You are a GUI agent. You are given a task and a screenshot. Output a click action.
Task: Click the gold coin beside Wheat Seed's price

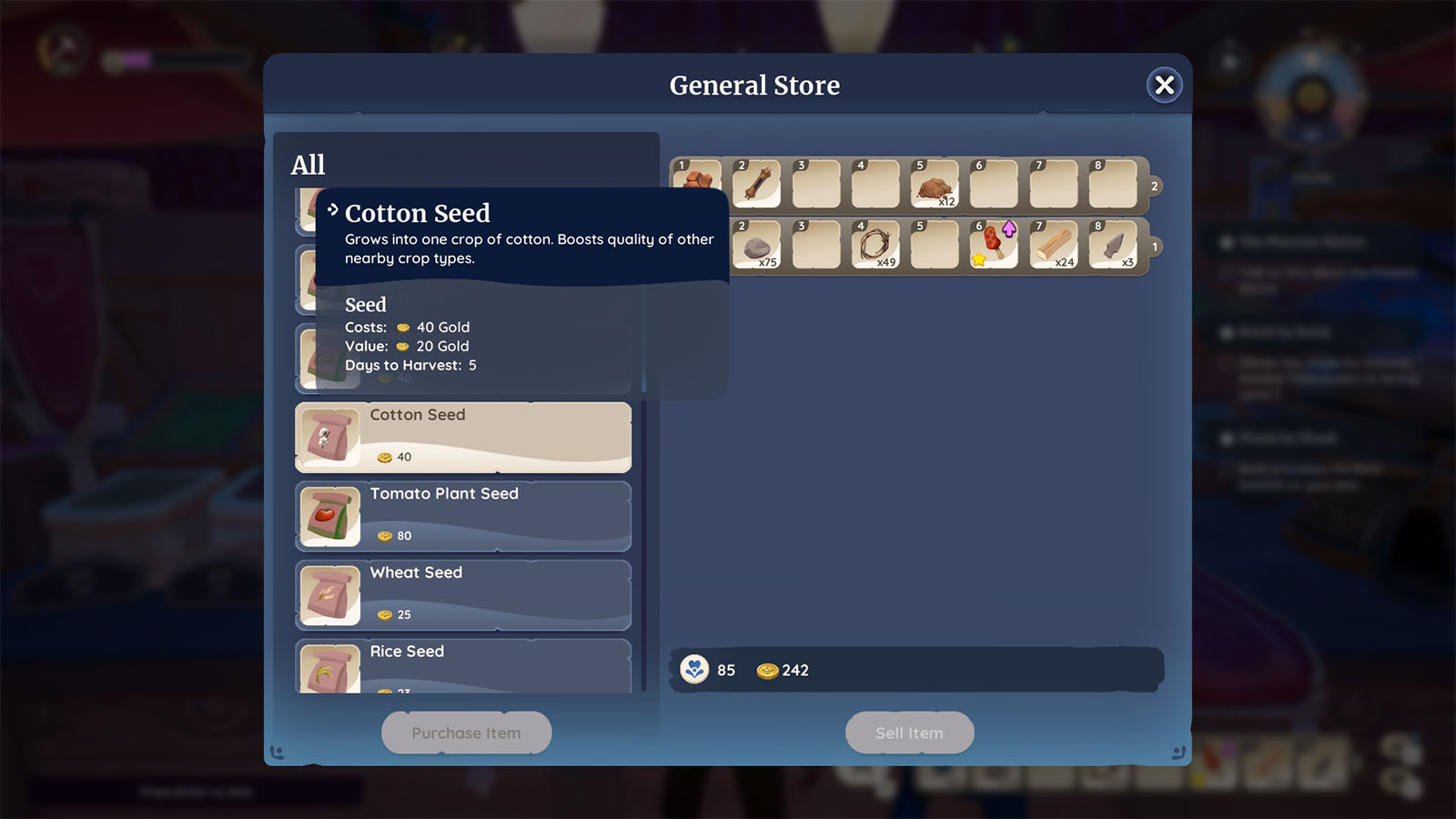tap(384, 614)
